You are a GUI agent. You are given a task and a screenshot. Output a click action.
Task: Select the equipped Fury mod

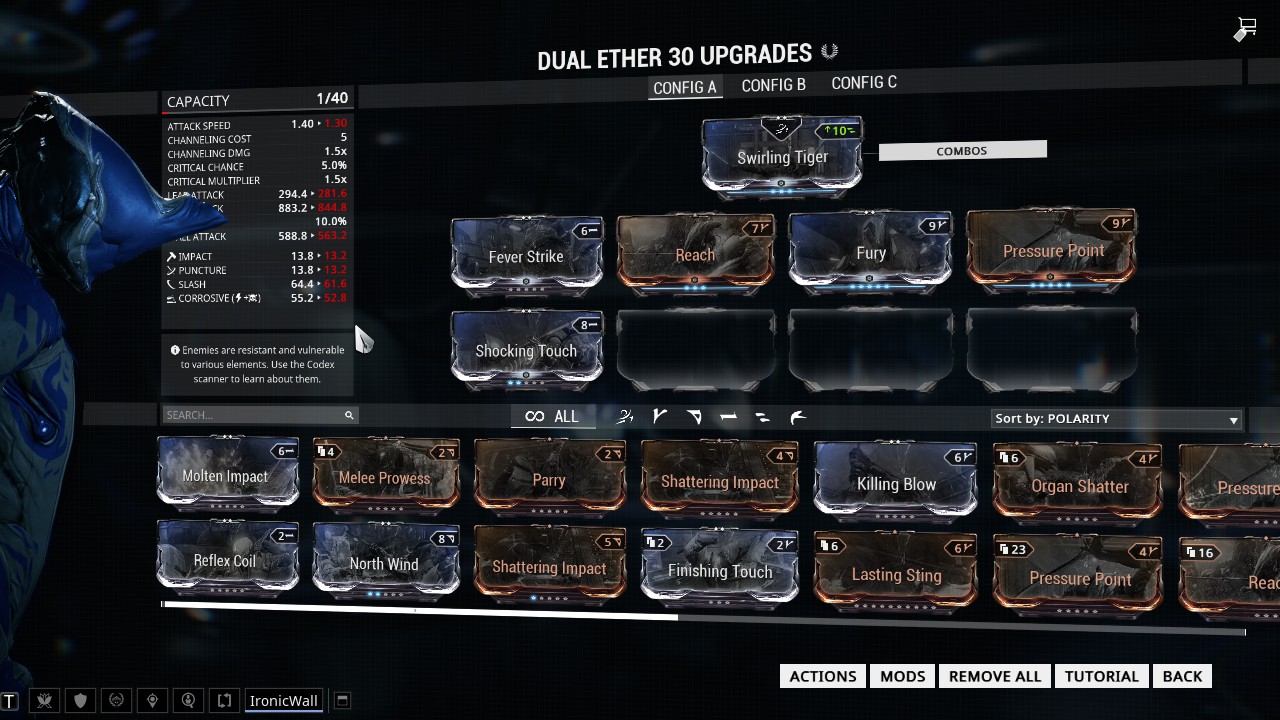(x=870, y=253)
